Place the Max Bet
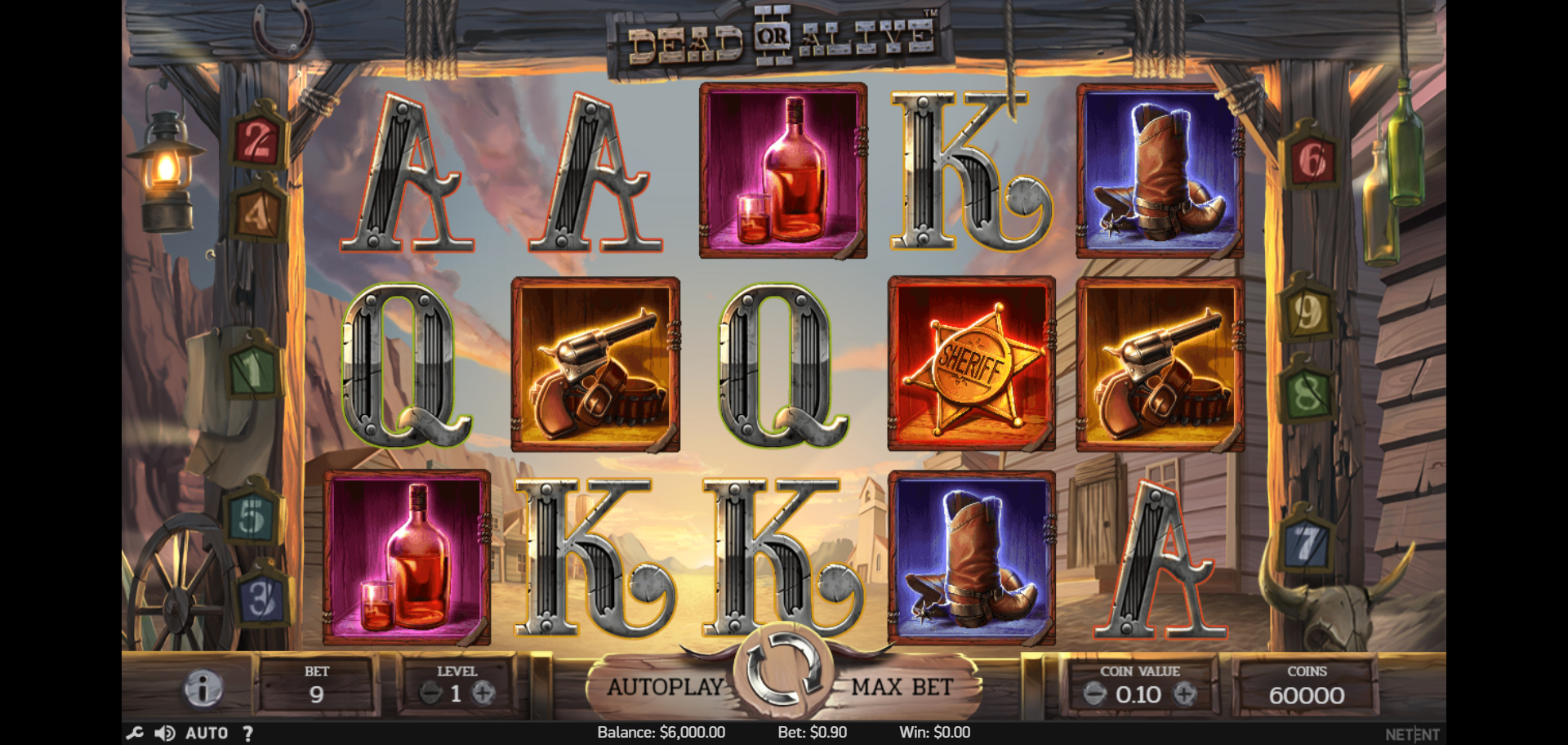This screenshot has width=1568, height=745. [x=902, y=687]
